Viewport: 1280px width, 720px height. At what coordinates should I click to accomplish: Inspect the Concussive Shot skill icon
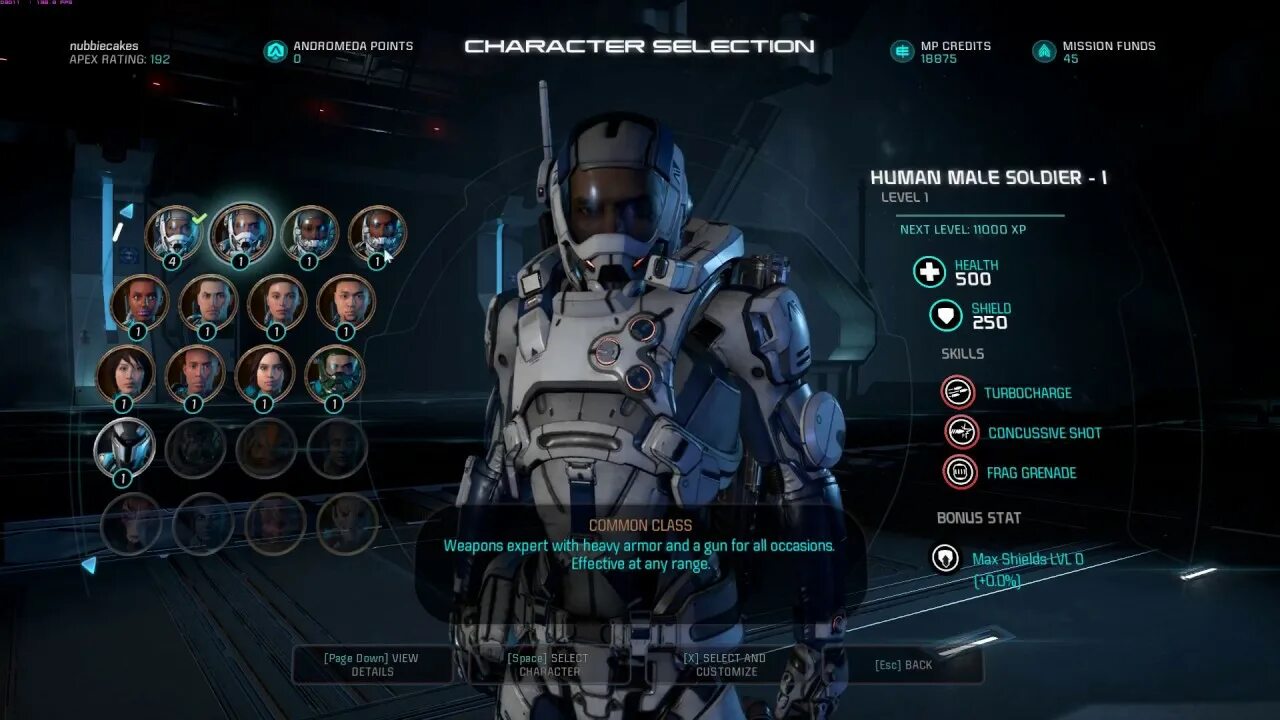(x=961, y=432)
